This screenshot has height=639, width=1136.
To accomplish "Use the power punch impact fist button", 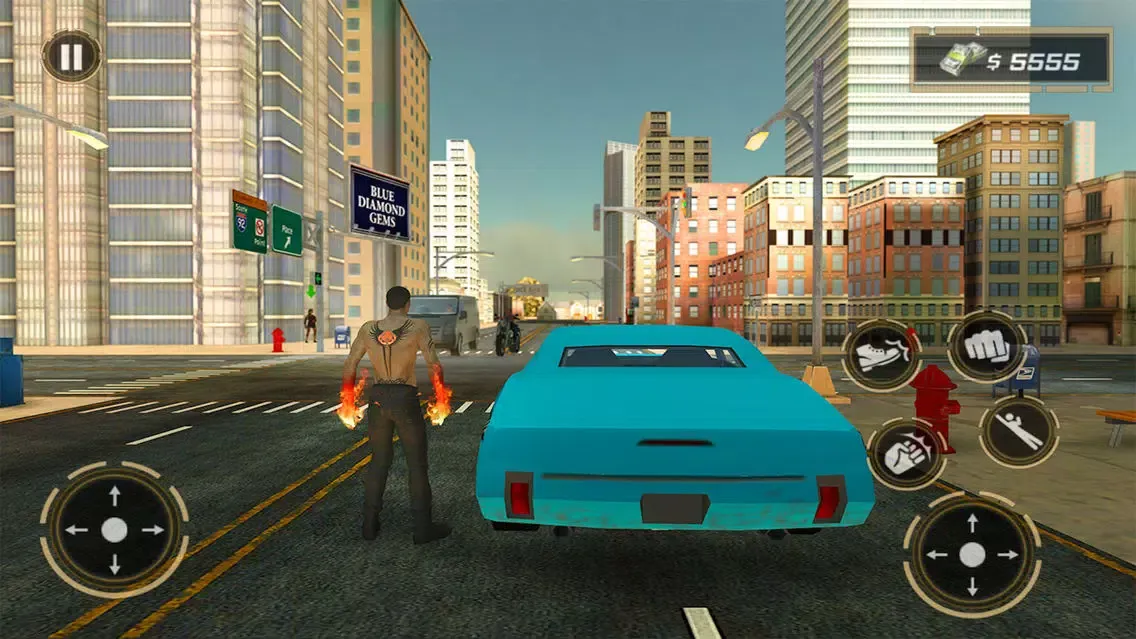I will coord(904,453).
